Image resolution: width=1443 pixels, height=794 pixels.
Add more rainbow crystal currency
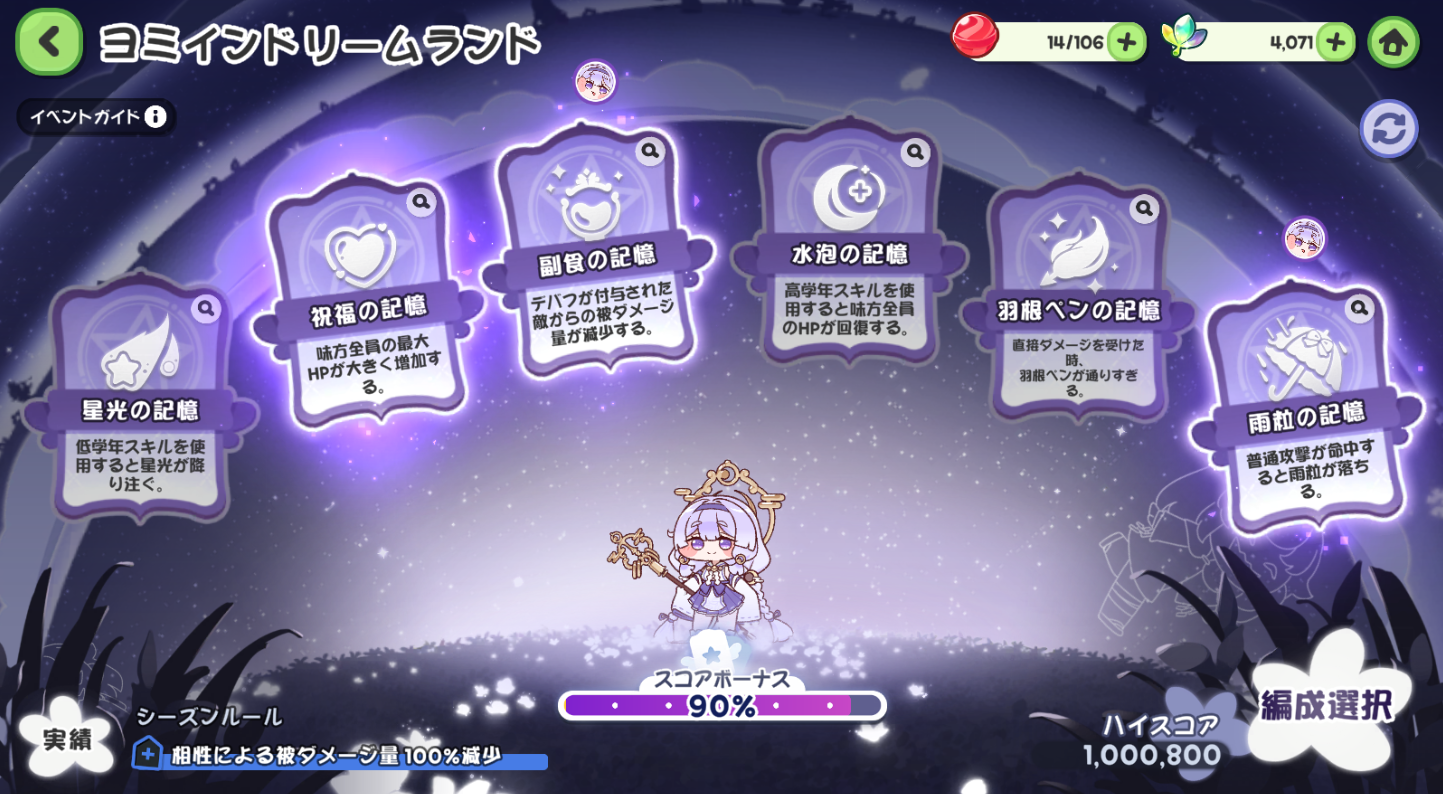1335,42
